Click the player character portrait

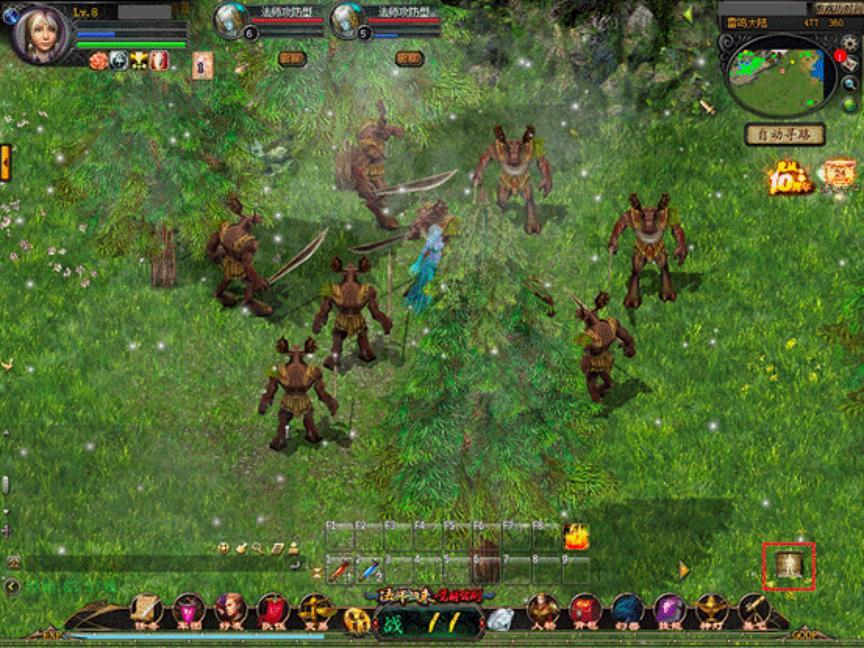(x=40, y=32)
